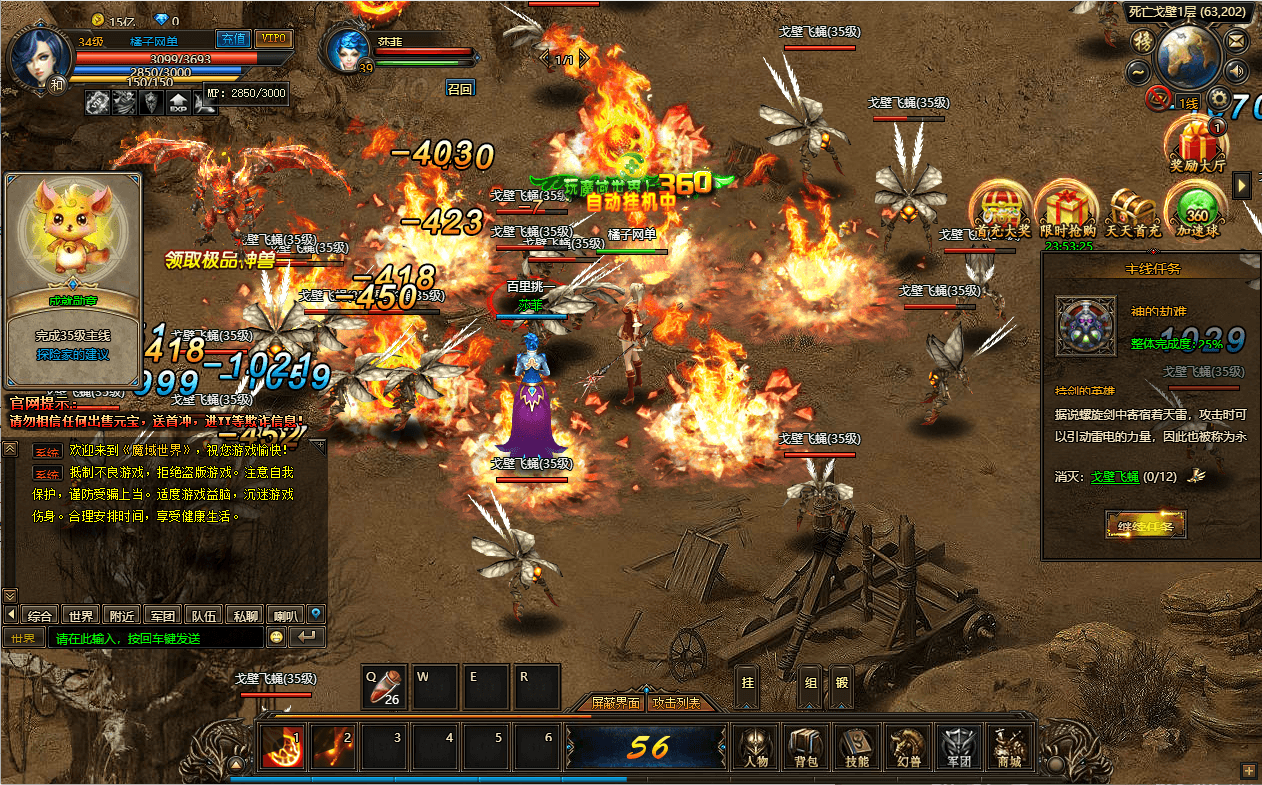The width and height of the screenshot is (1262, 785).
Task: Open the 技能 skills book
Action: point(857,748)
